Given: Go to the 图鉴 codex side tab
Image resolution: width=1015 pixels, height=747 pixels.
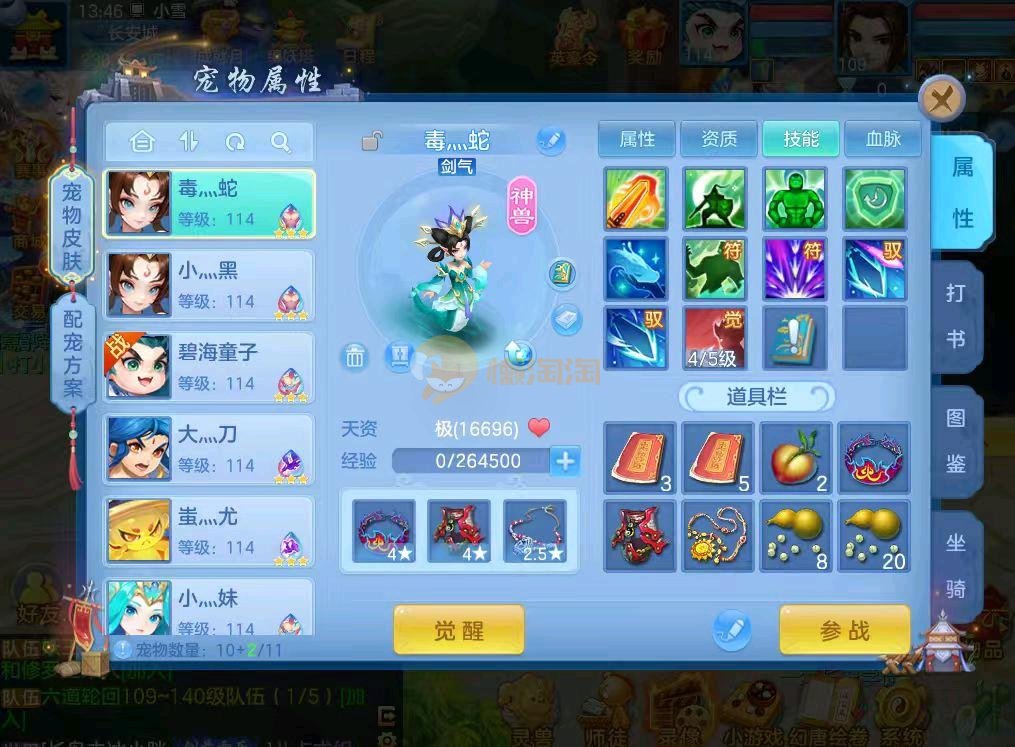Looking at the screenshot, I should click(956, 441).
